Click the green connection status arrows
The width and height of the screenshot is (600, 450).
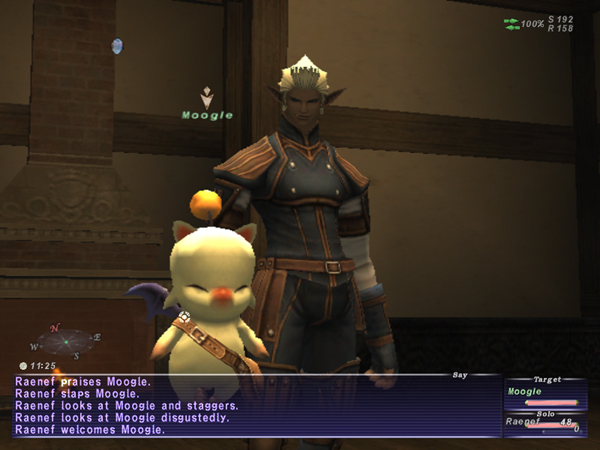pyautogui.click(x=512, y=23)
